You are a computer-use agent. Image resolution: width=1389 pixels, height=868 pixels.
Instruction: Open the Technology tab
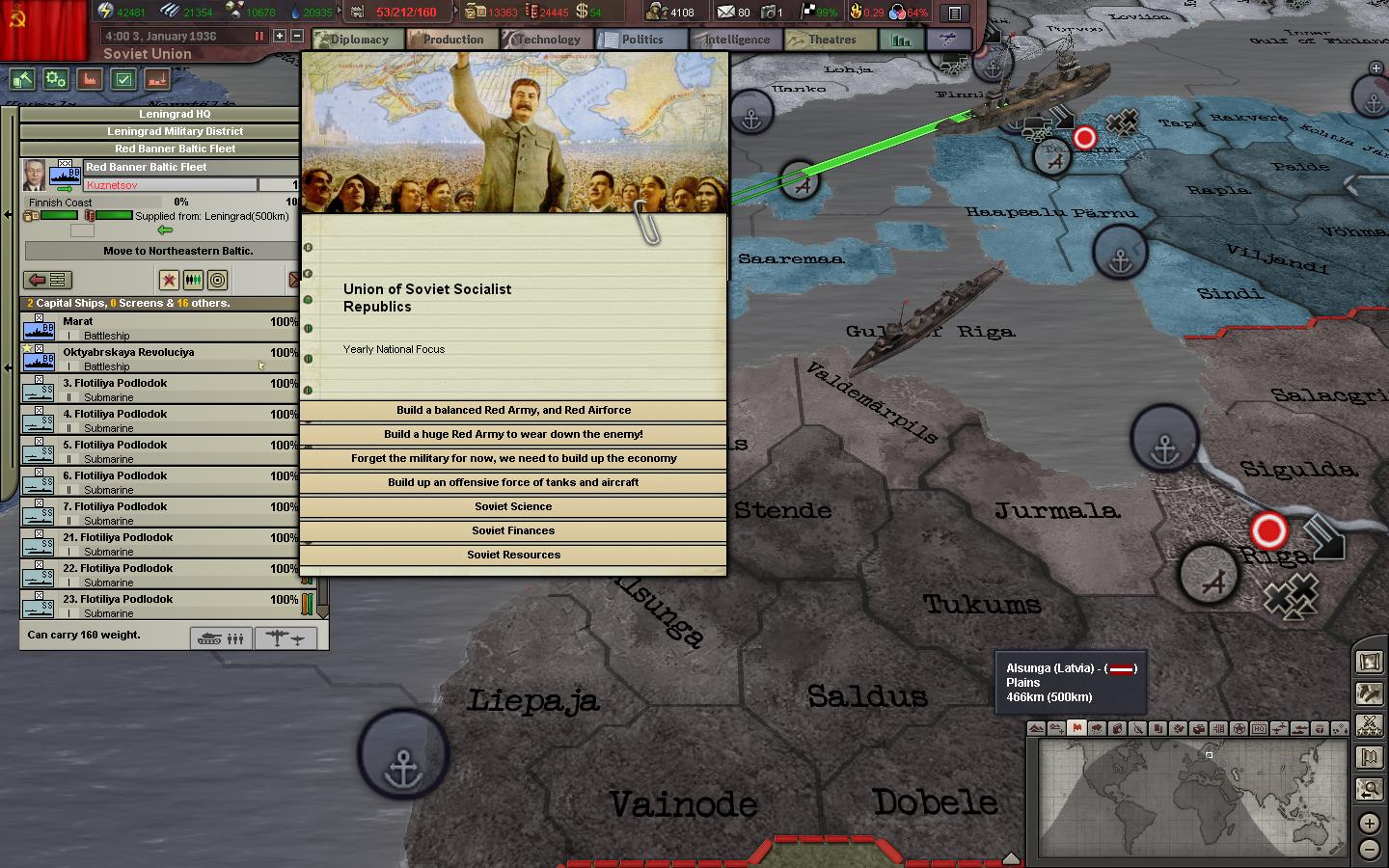[x=548, y=40]
